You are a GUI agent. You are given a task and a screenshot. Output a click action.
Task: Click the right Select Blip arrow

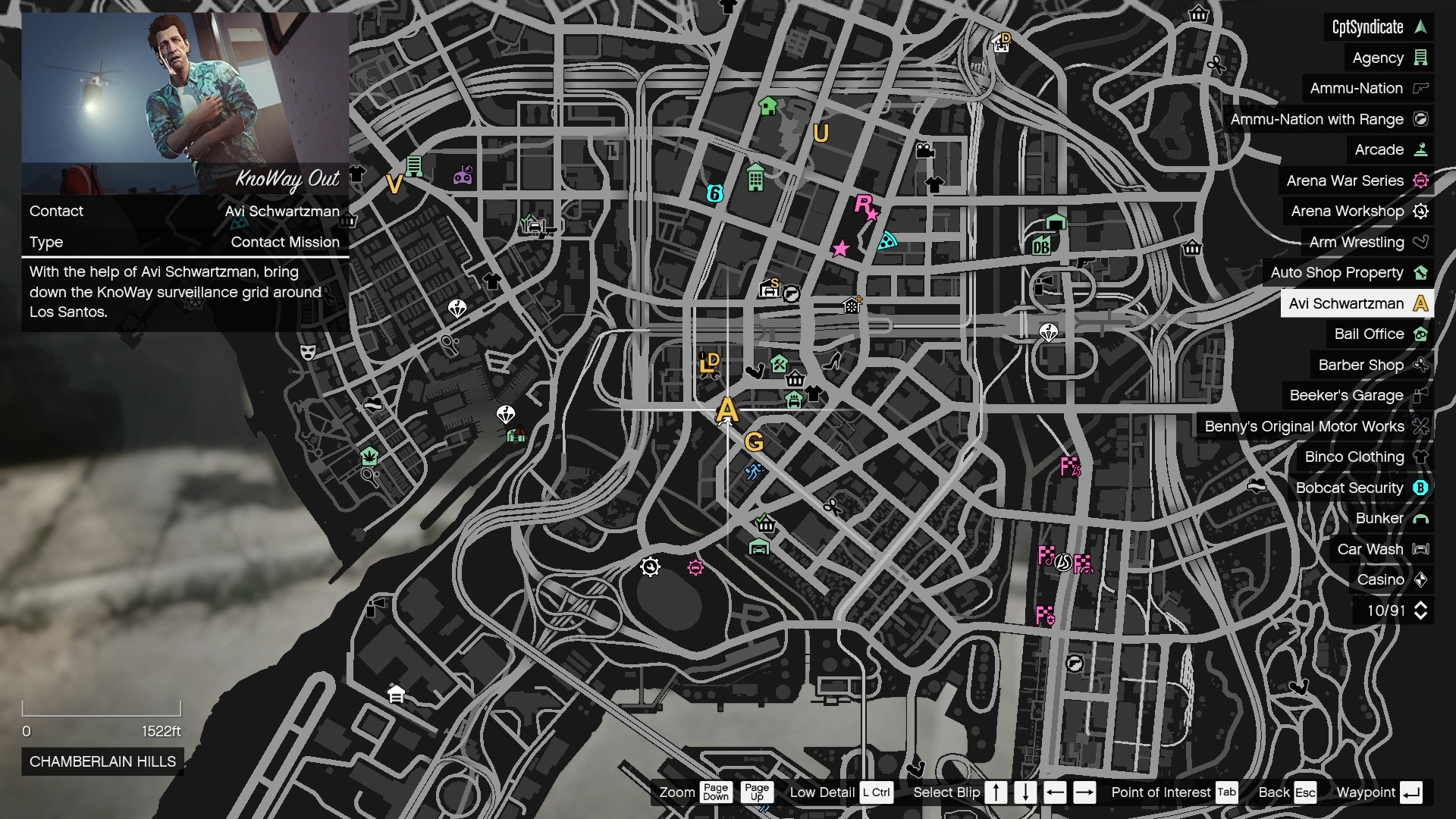(x=1086, y=792)
